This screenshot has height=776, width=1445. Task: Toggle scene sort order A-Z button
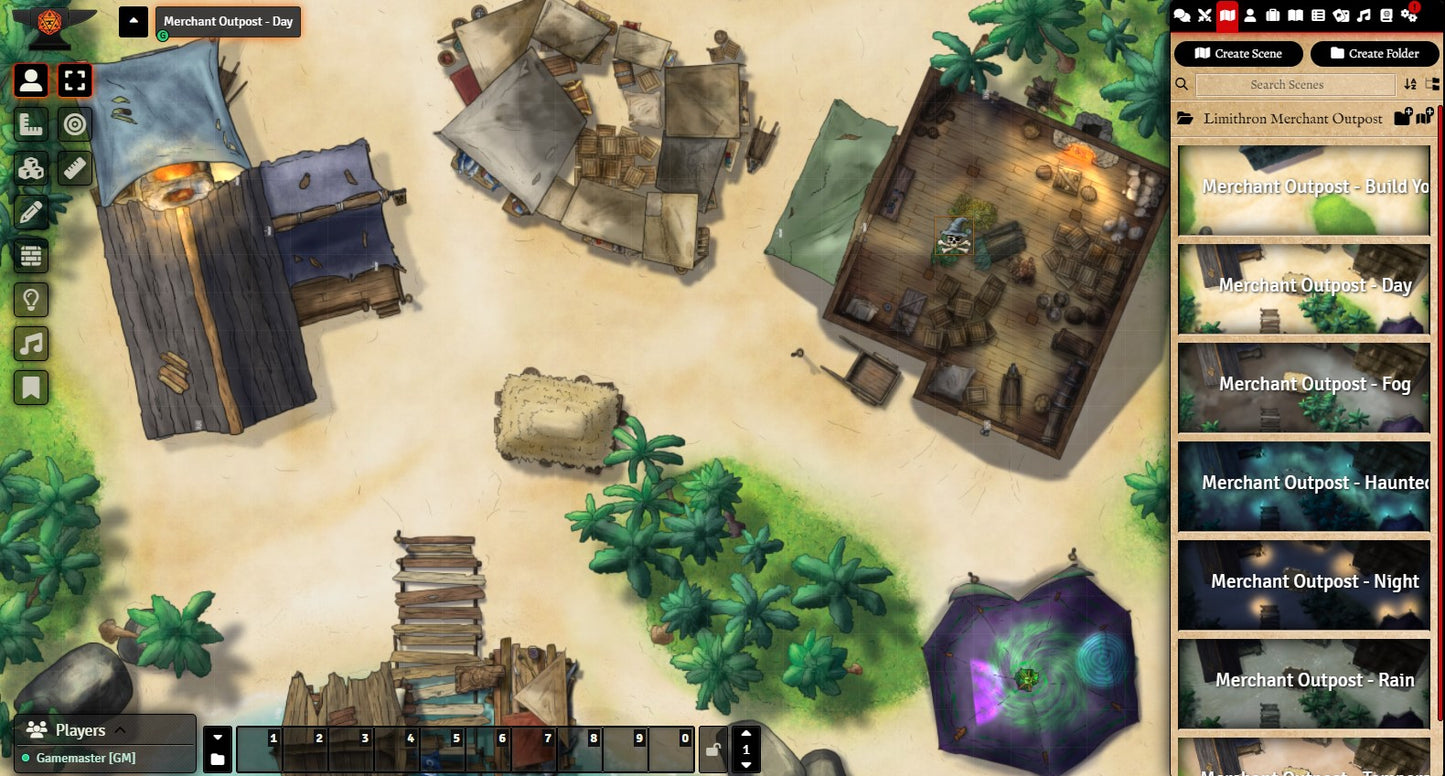click(1410, 85)
